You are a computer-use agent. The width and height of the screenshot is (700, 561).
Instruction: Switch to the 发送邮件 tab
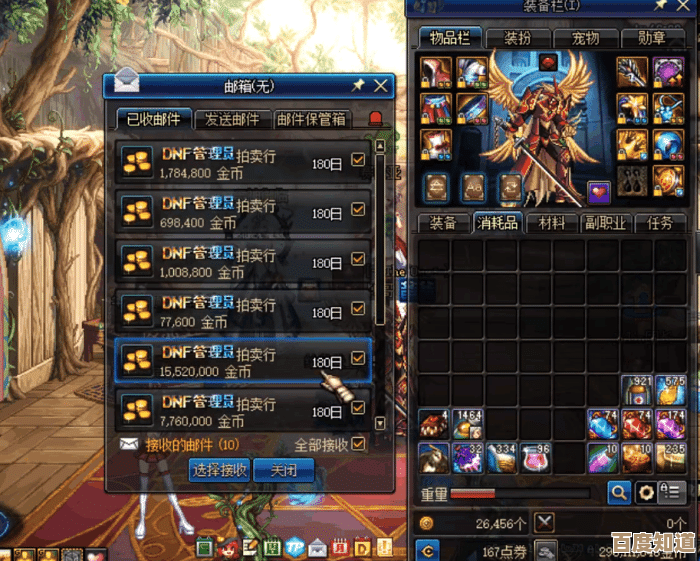pyautogui.click(x=232, y=119)
